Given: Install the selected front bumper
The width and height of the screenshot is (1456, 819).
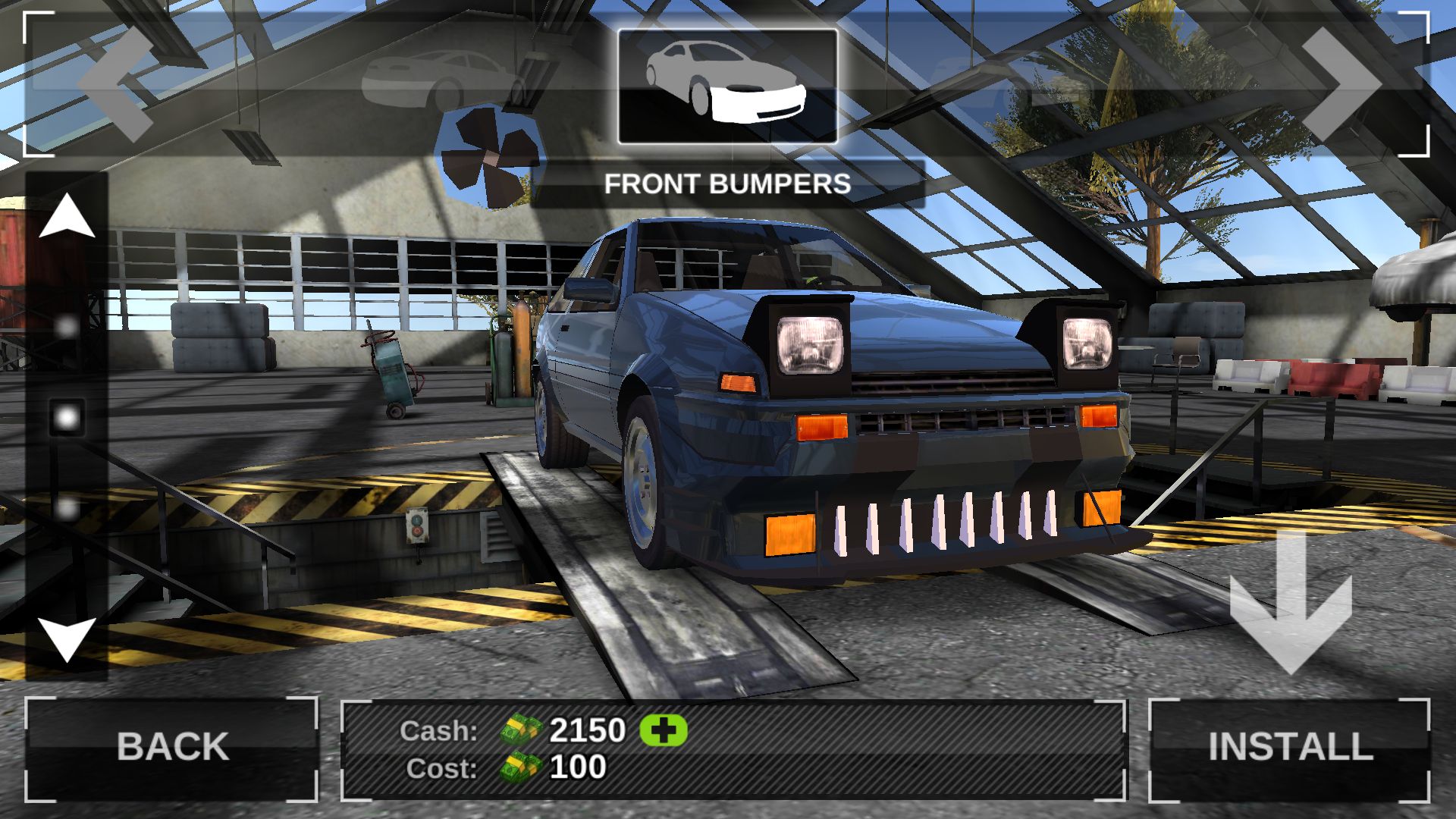Looking at the screenshot, I should point(1290,747).
